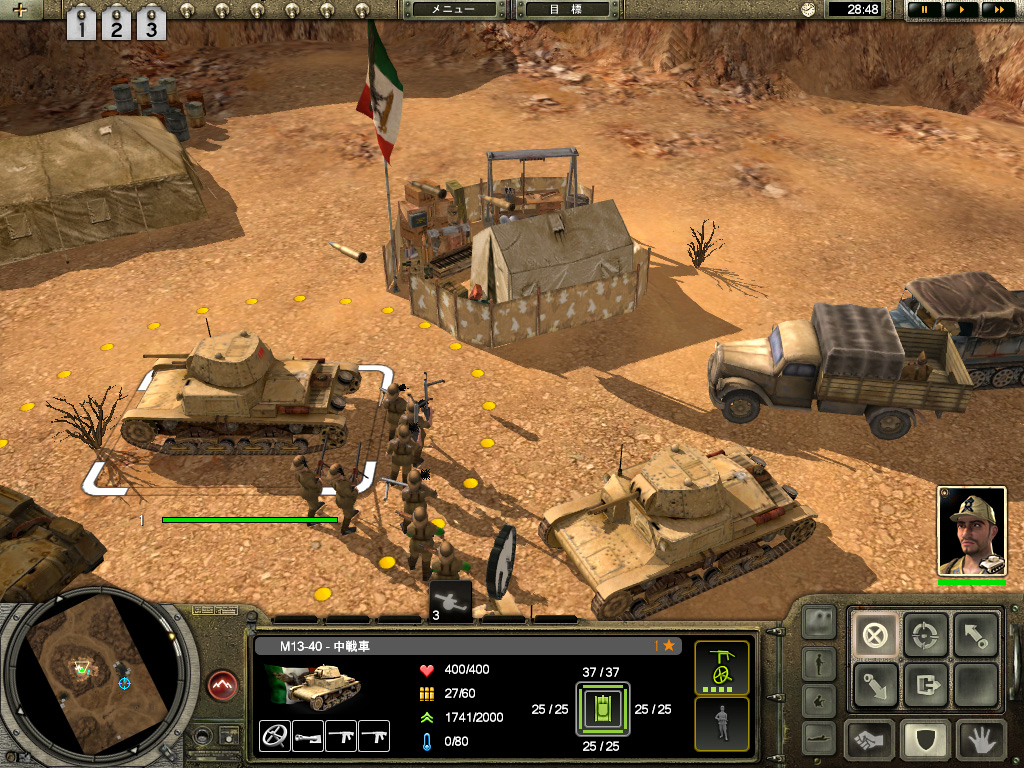Activate the stop order (circled X)

(875, 635)
